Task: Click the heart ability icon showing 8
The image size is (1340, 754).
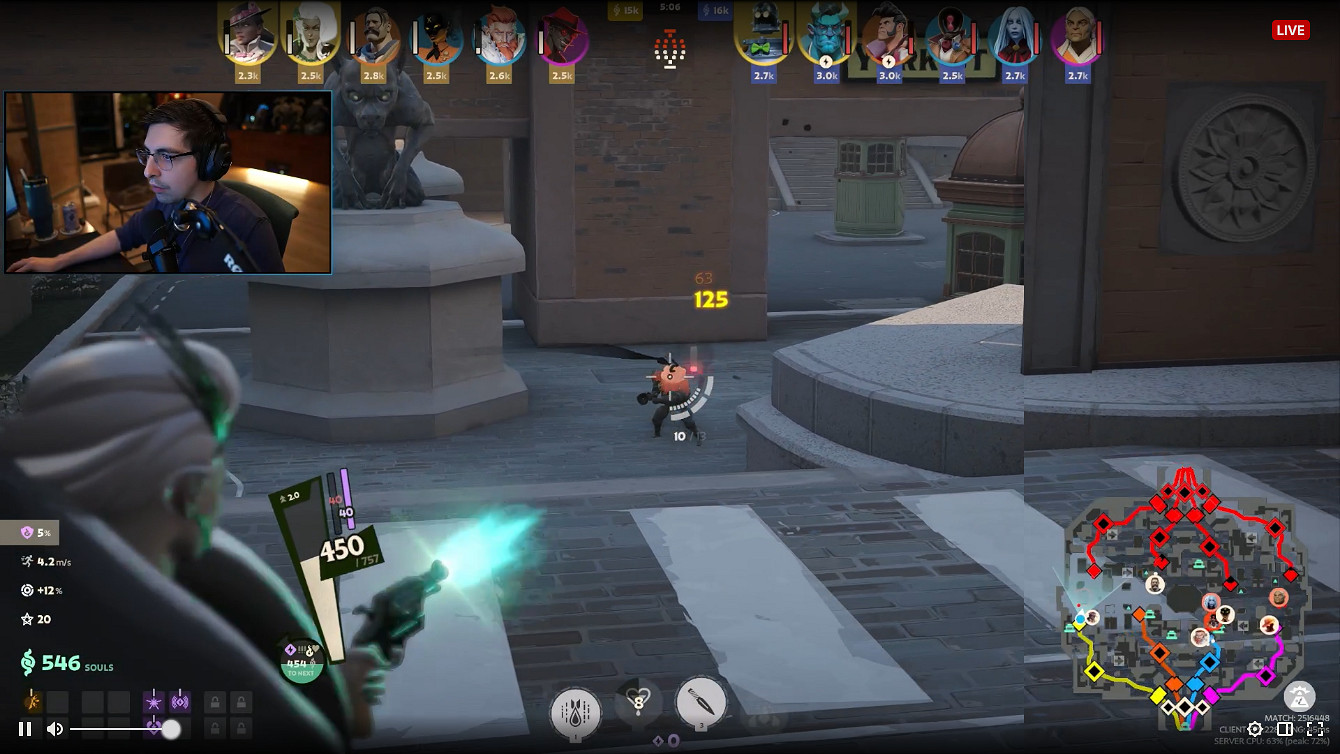Action: click(x=637, y=701)
